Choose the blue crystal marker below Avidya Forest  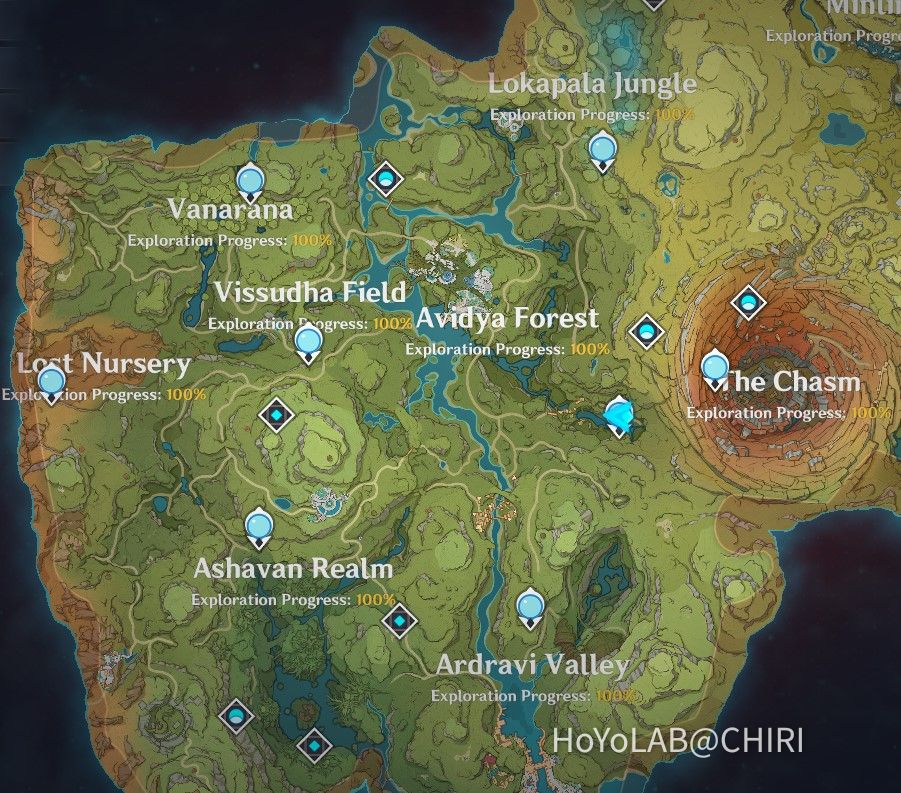pyautogui.click(x=620, y=415)
